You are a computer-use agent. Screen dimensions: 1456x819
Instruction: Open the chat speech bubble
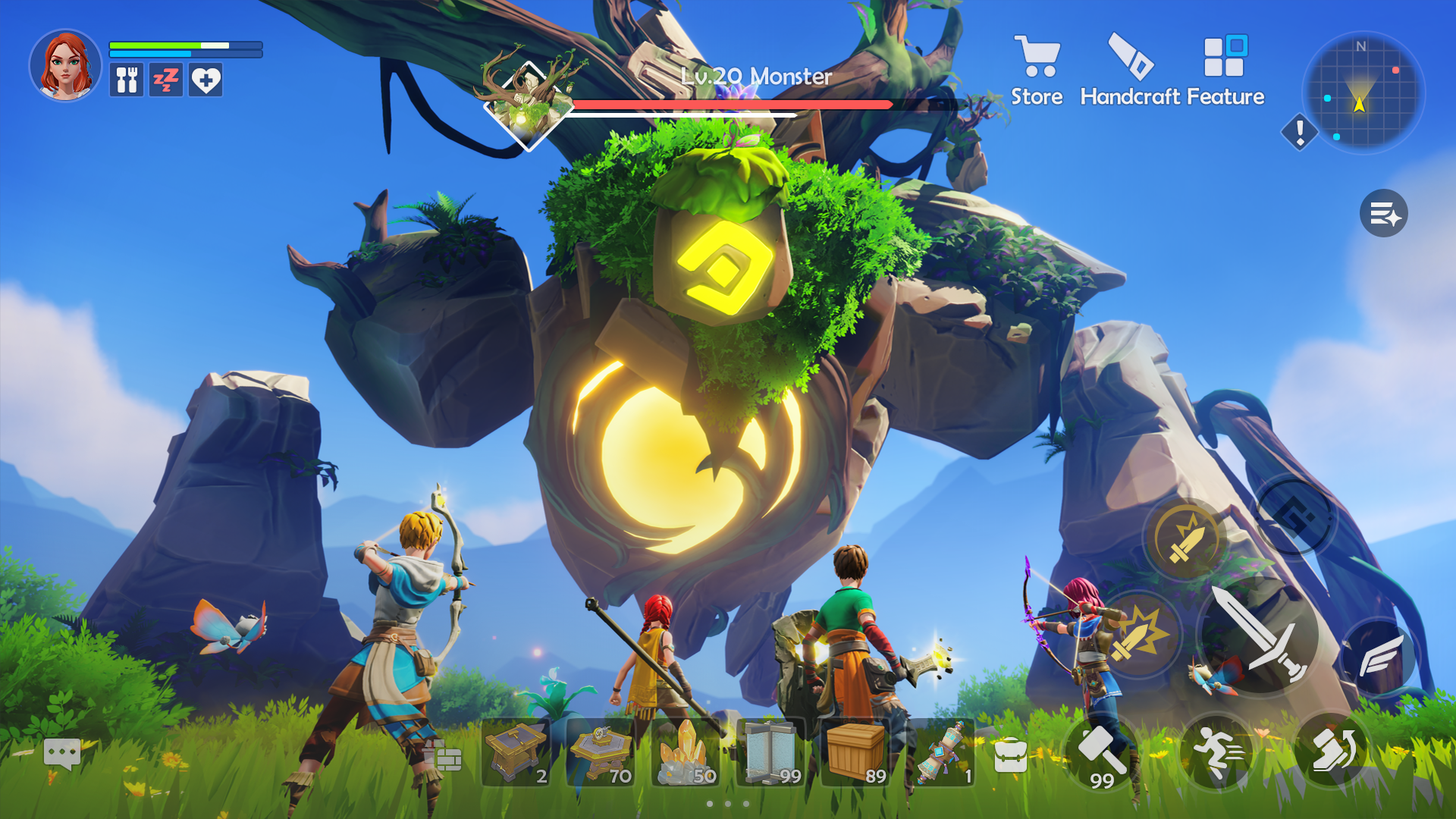[x=62, y=753]
